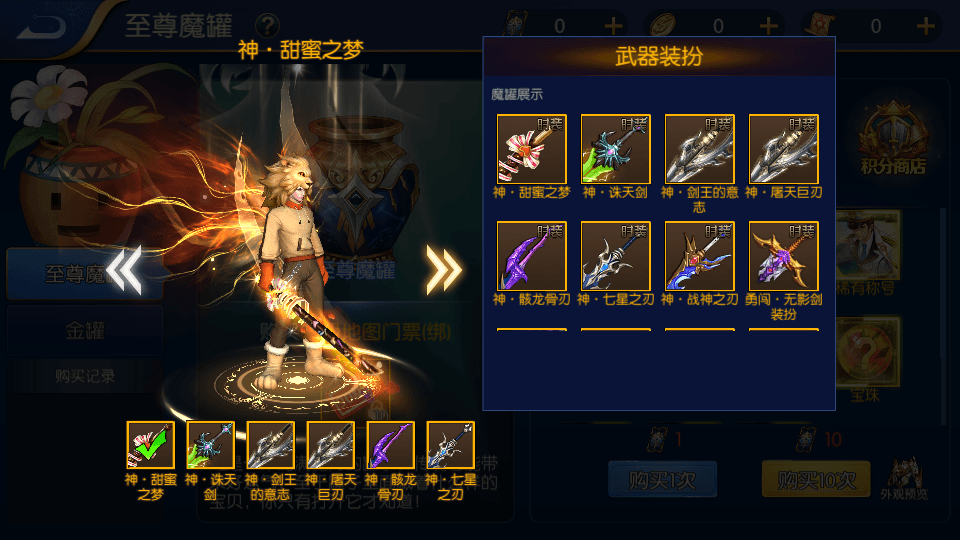The image size is (960, 540).
Task: Open 购买记录 purchase history
Action: pyautogui.click(x=85, y=376)
